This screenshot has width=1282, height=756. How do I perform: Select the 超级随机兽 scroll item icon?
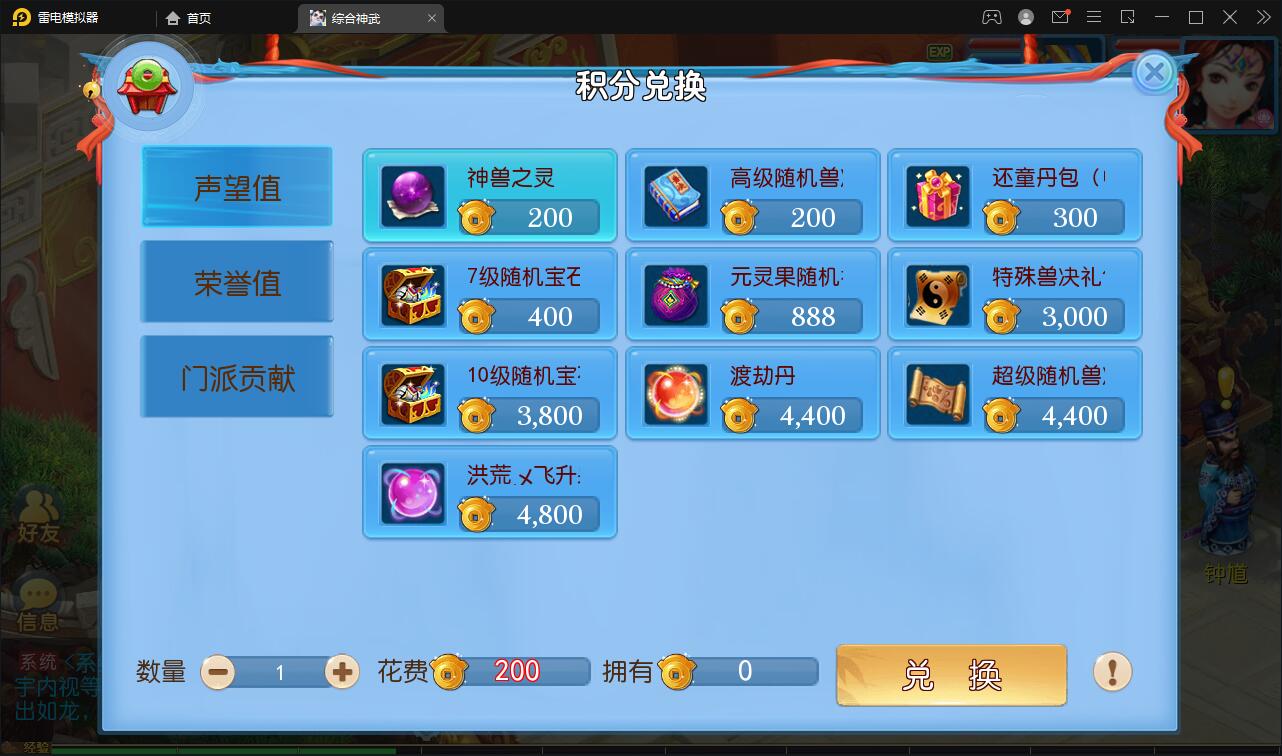(937, 394)
